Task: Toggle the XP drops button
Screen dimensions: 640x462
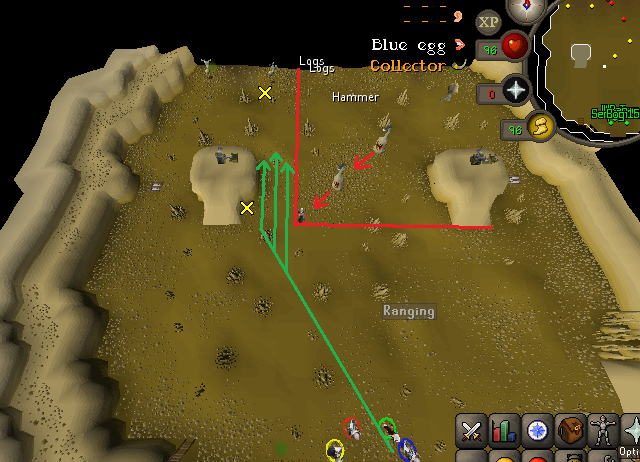Action: click(x=488, y=21)
